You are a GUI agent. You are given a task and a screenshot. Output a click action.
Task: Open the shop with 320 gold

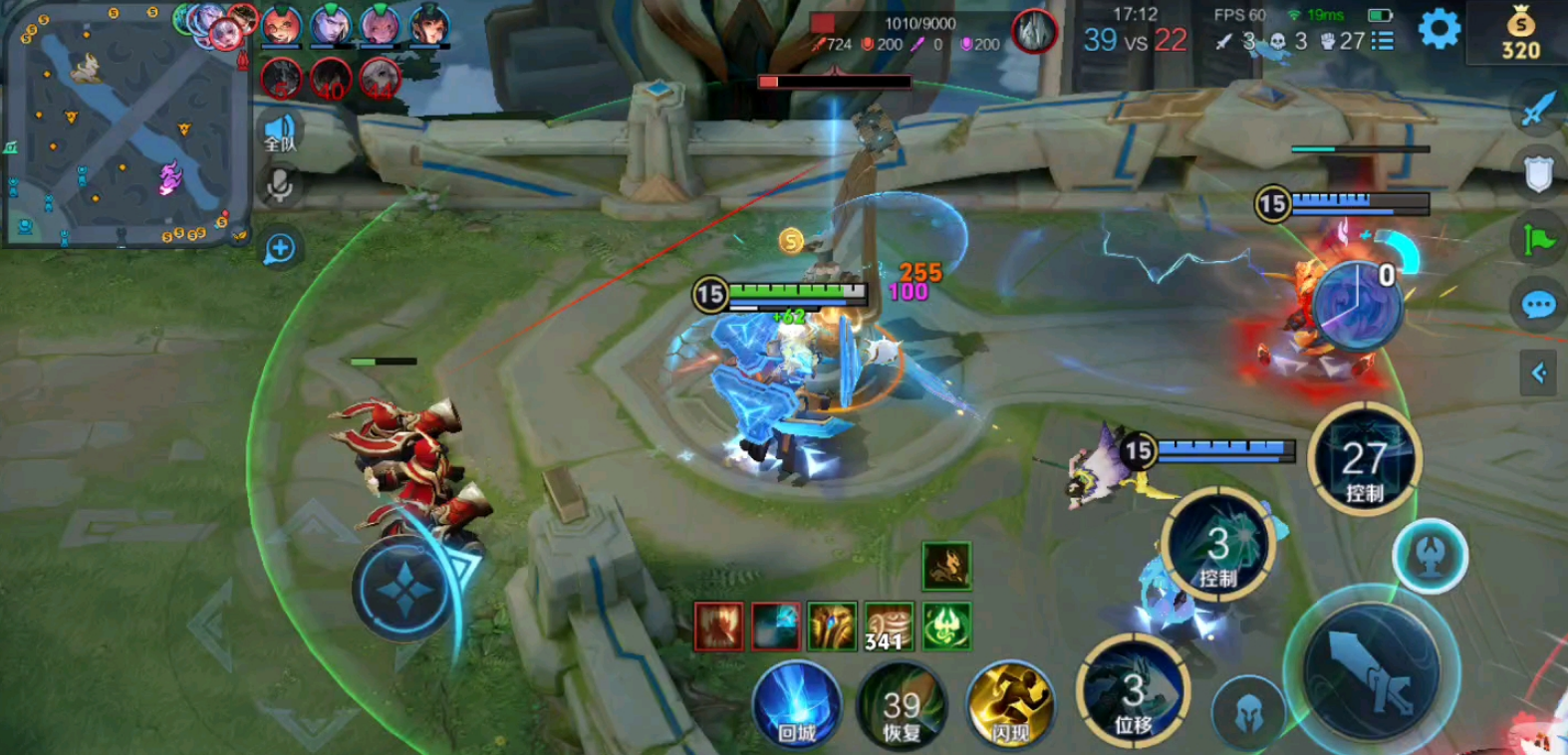point(1521,34)
